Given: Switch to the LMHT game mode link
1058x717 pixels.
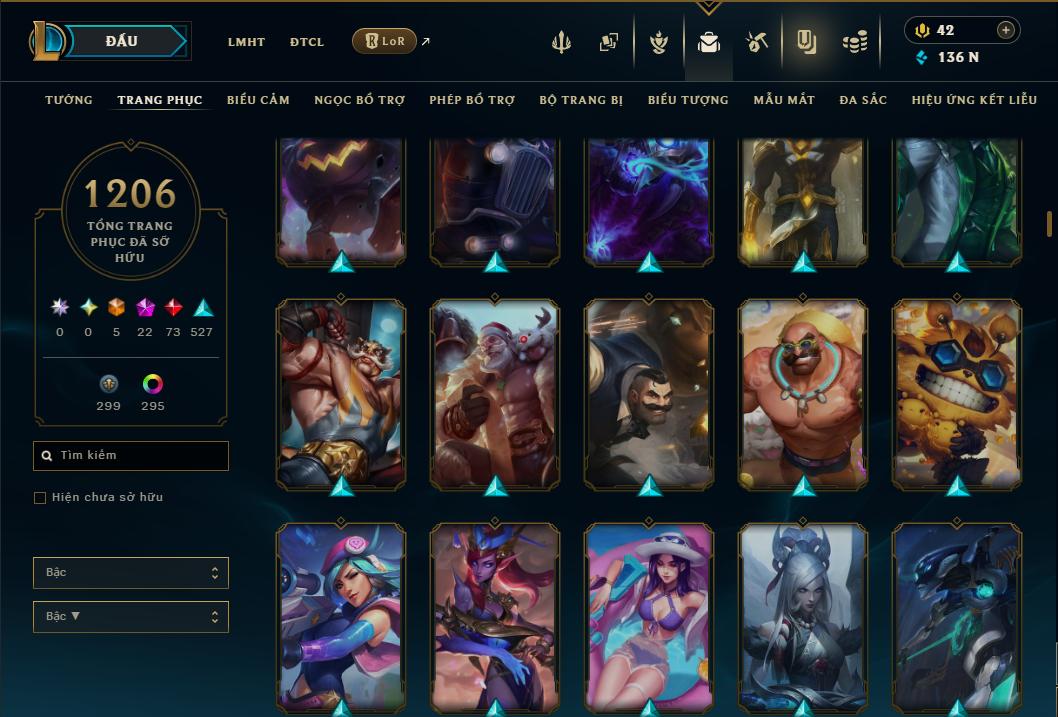Looking at the screenshot, I should click(x=246, y=42).
